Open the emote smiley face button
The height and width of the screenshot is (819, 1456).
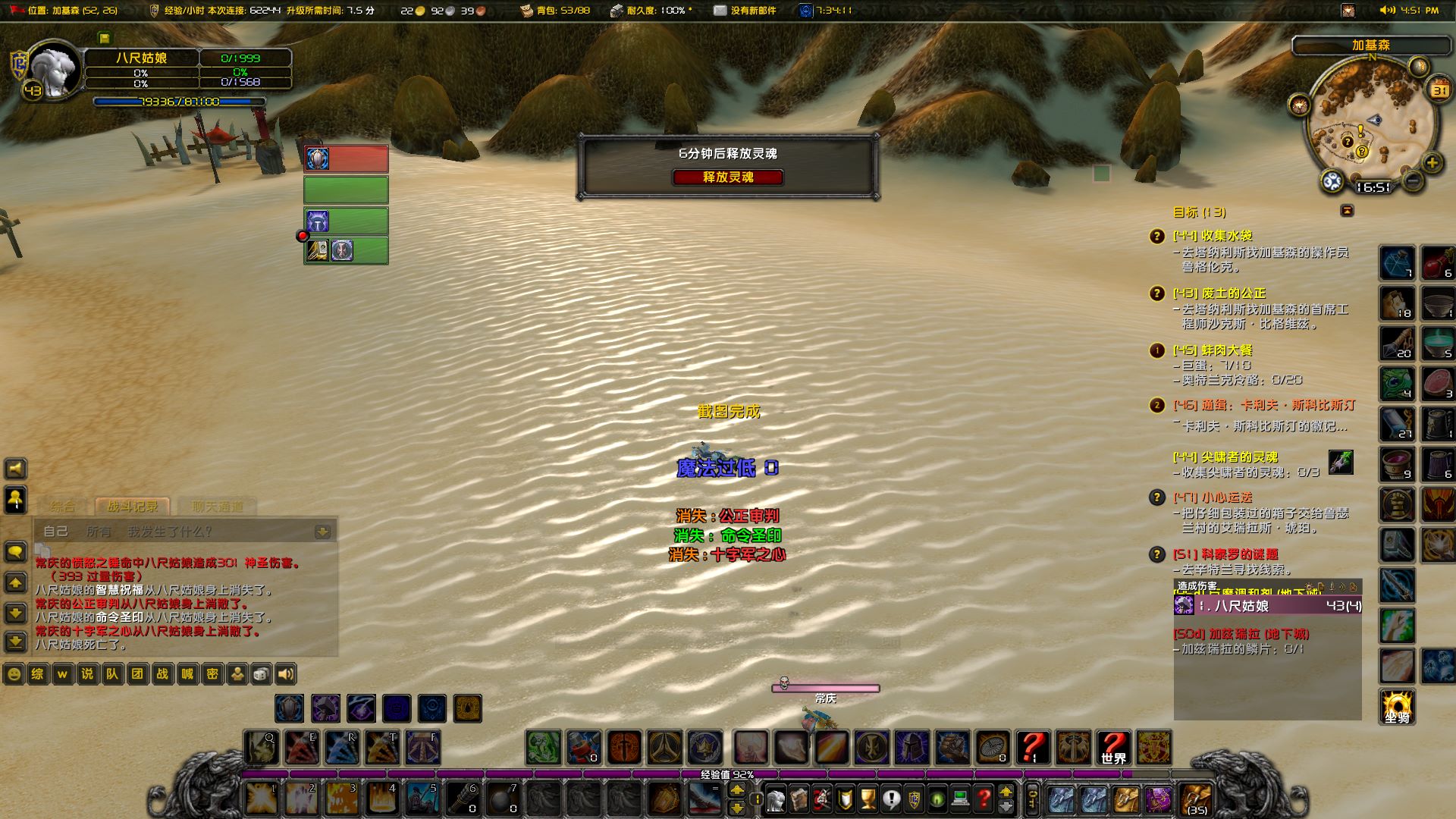pyautogui.click(x=14, y=674)
